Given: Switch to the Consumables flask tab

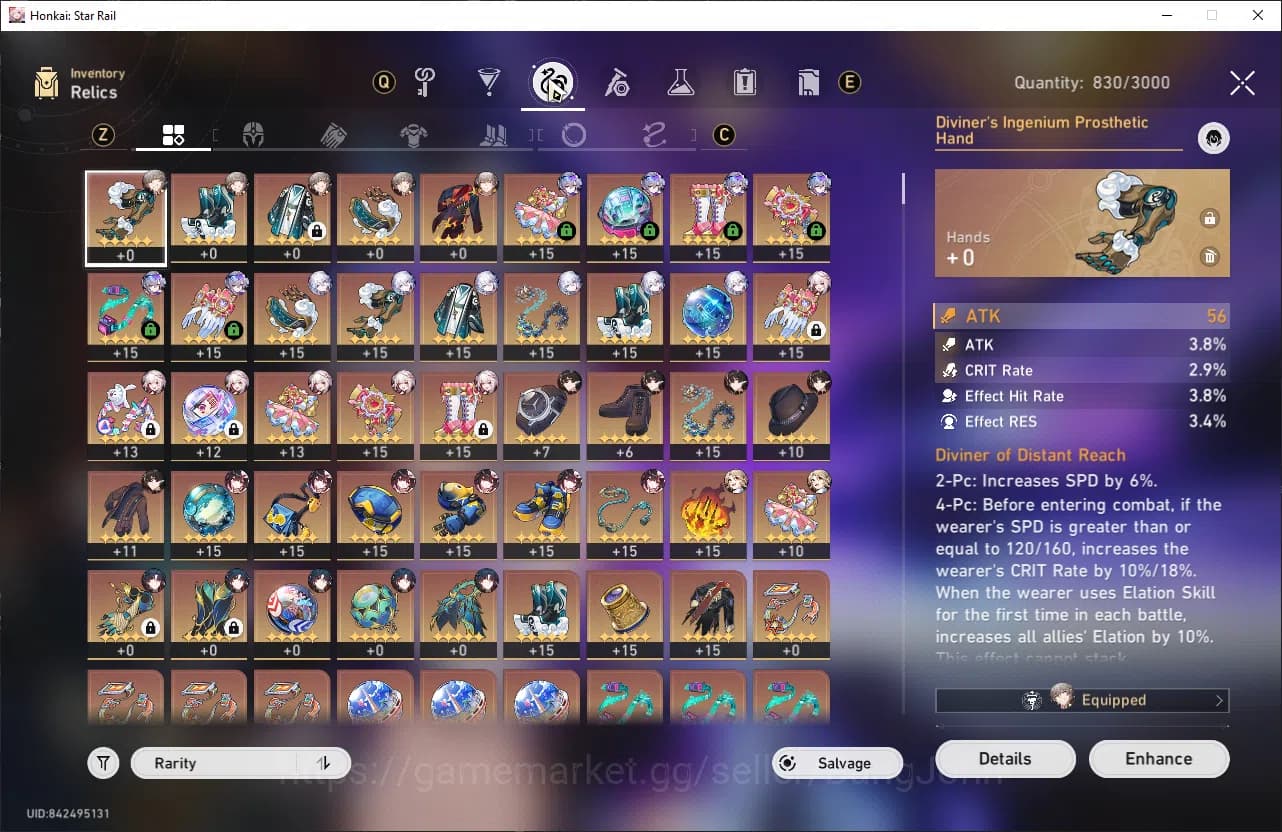Looking at the screenshot, I should pyautogui.click(x=681, y=83).
